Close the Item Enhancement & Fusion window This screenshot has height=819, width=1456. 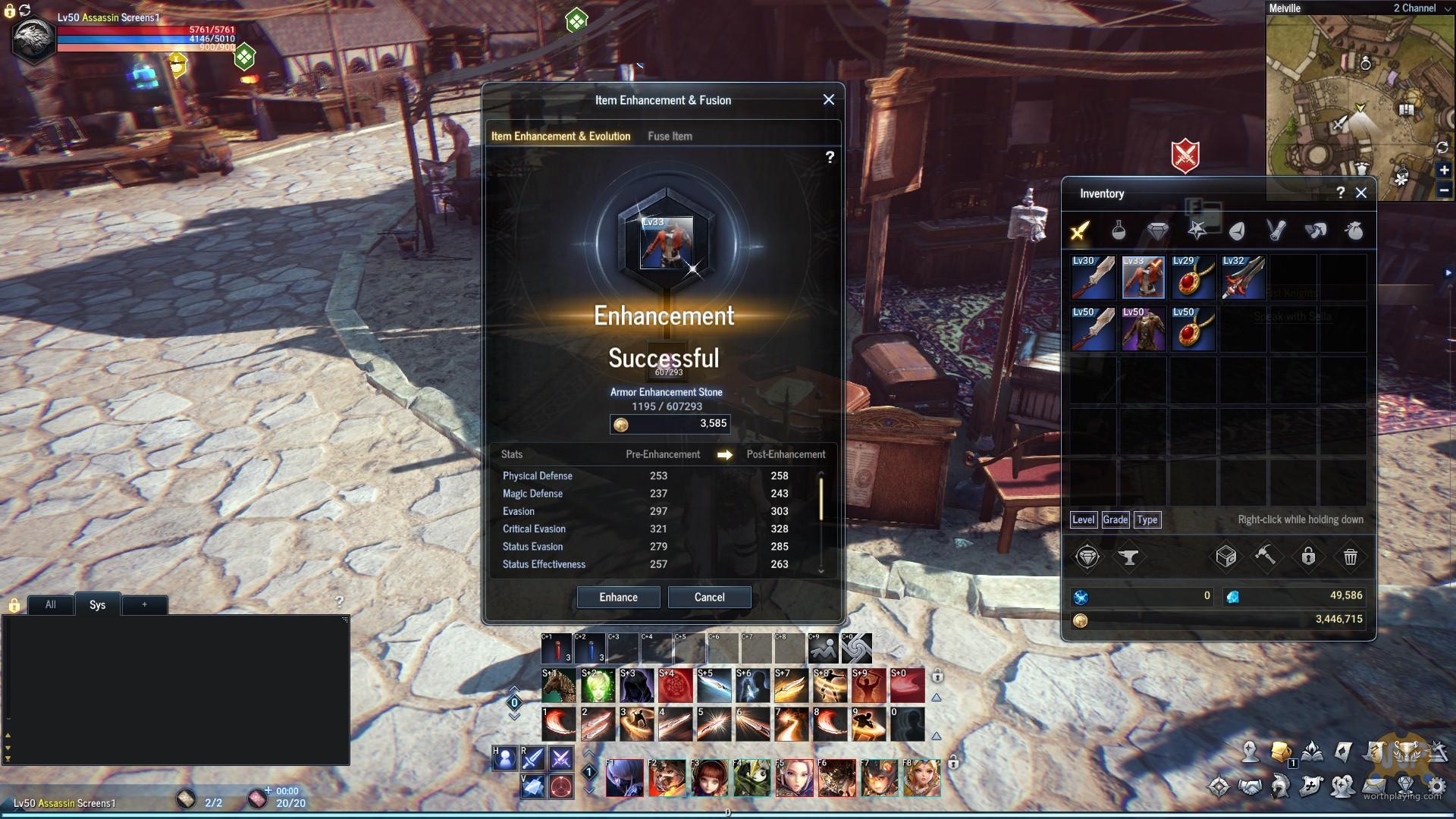[x=828, y=99]
